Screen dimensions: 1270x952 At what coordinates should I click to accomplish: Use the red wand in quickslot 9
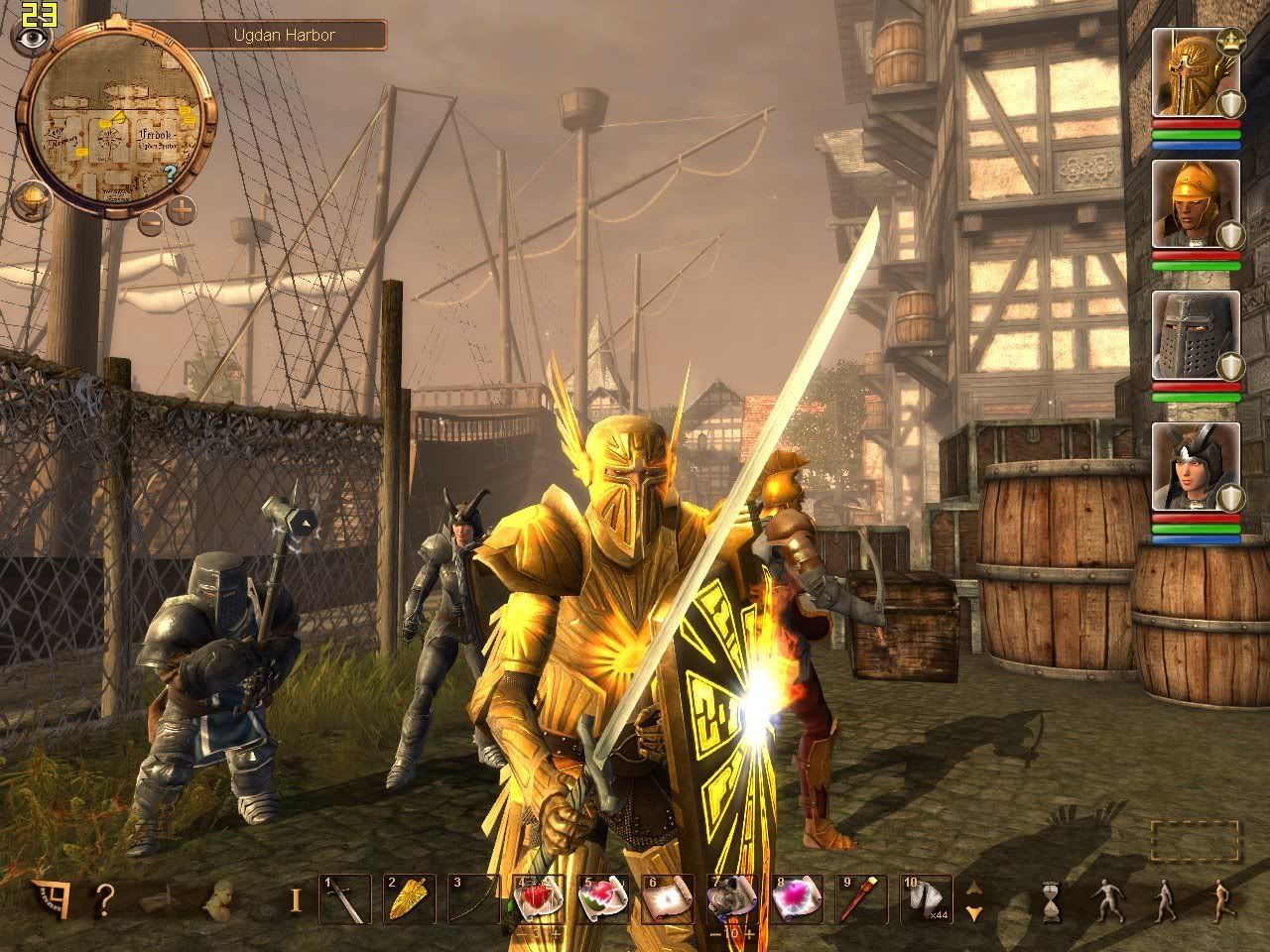click(860, 899)
